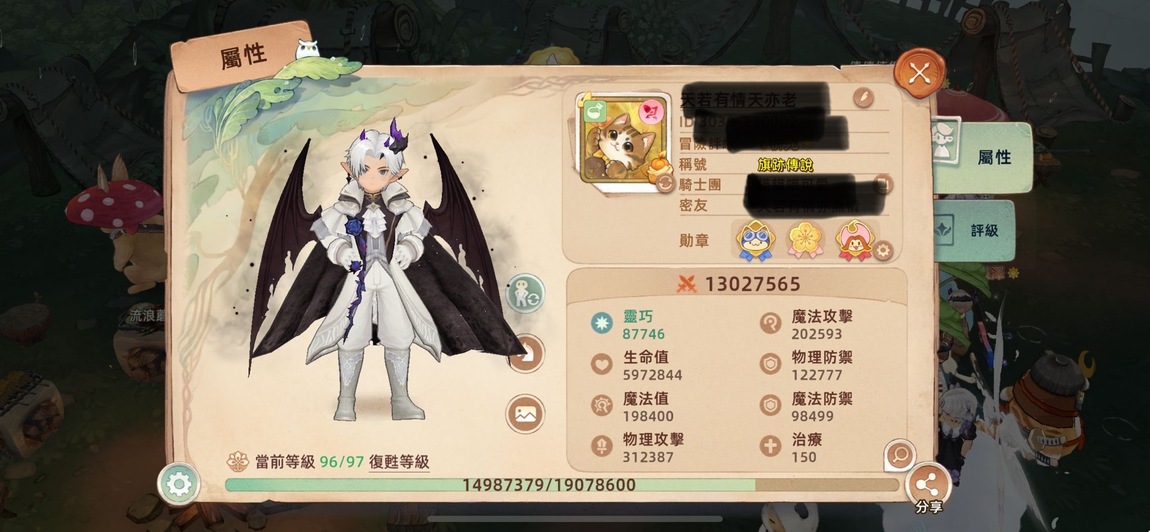This screenshot has width=1150, height=532.
Task: Open the 復甦等級 link
Action: (398, 461)
